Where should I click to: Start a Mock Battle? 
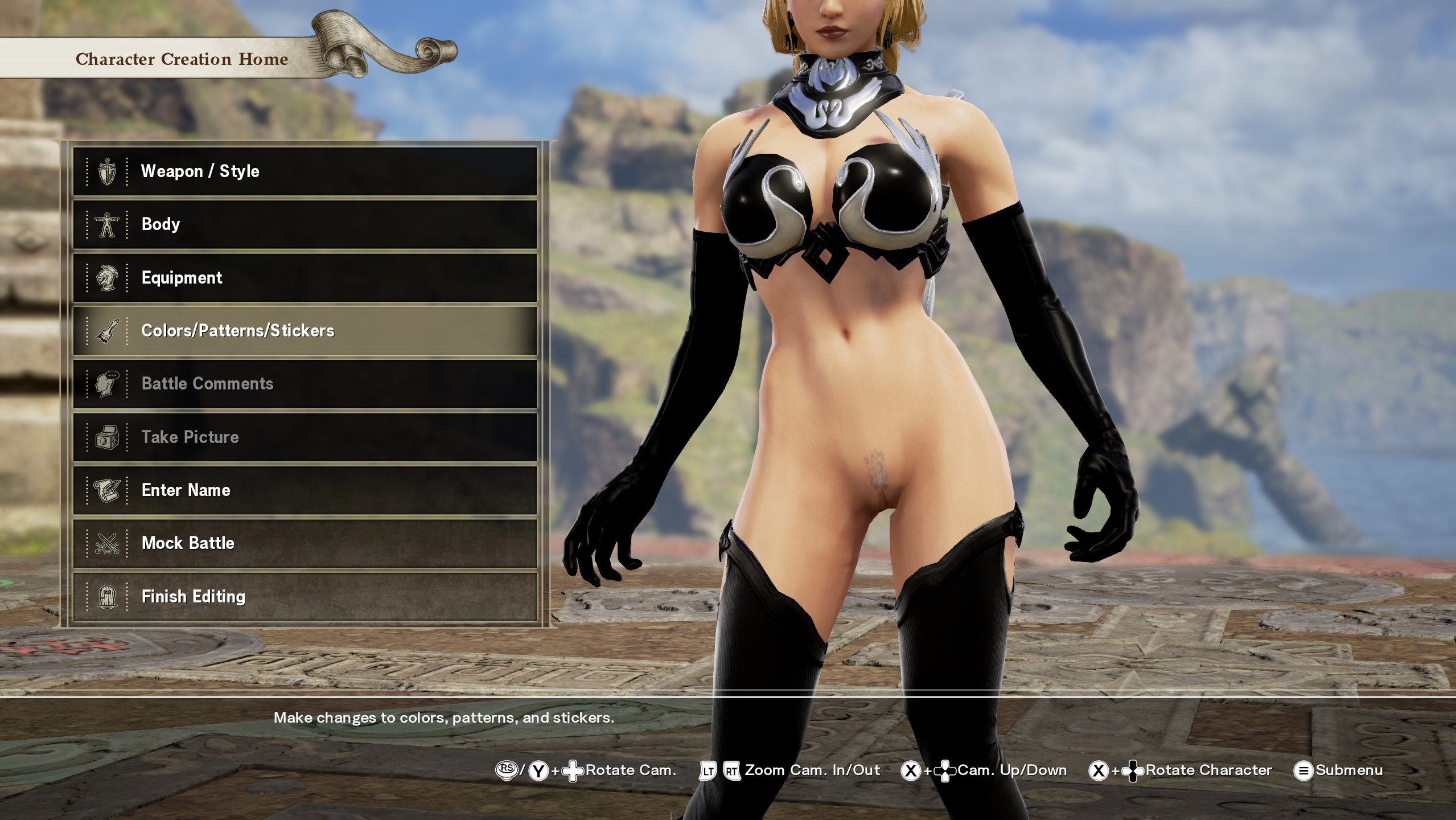[x=305, y=543]
